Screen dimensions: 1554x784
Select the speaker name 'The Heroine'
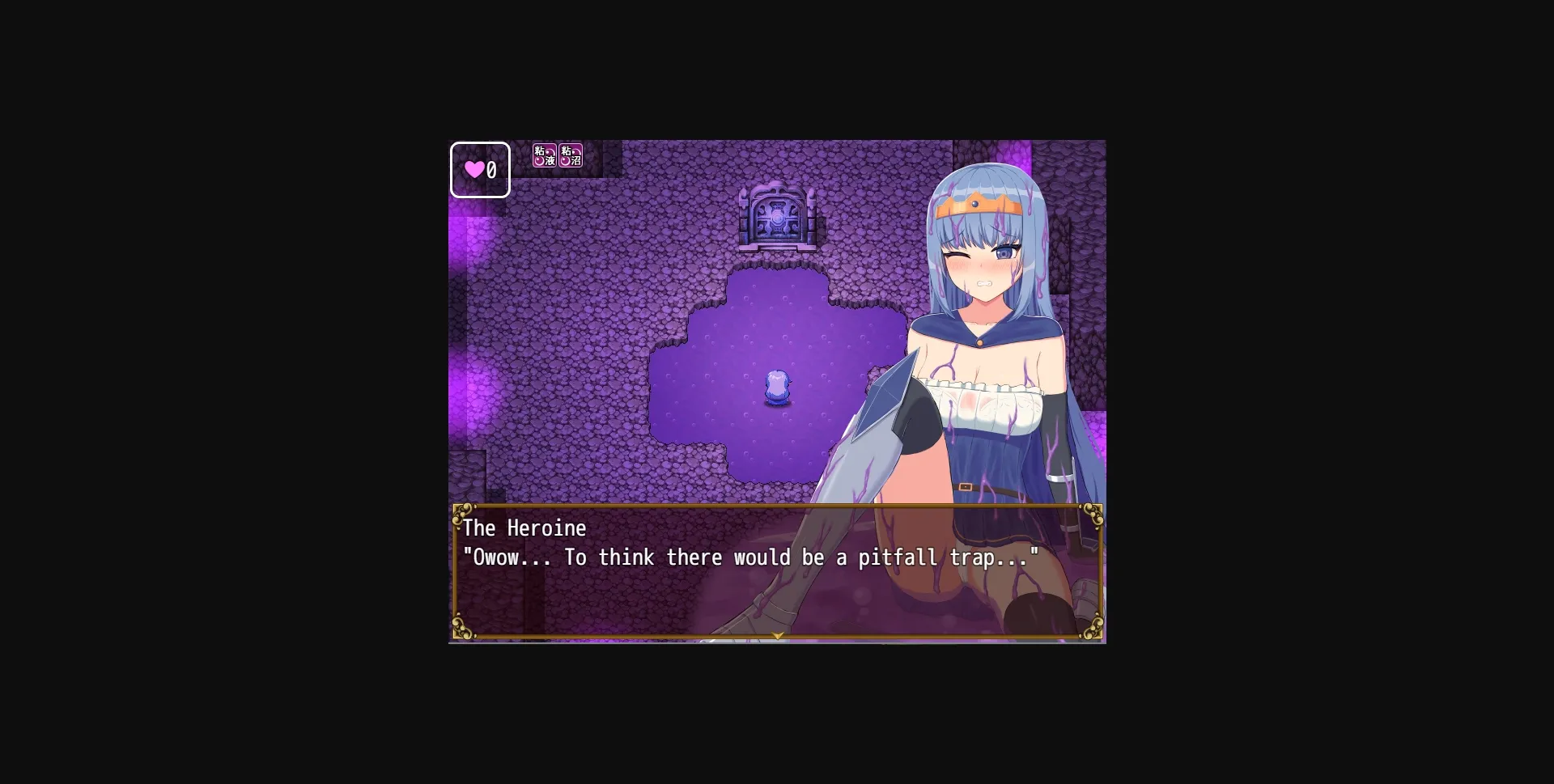[x=524, y=528]
